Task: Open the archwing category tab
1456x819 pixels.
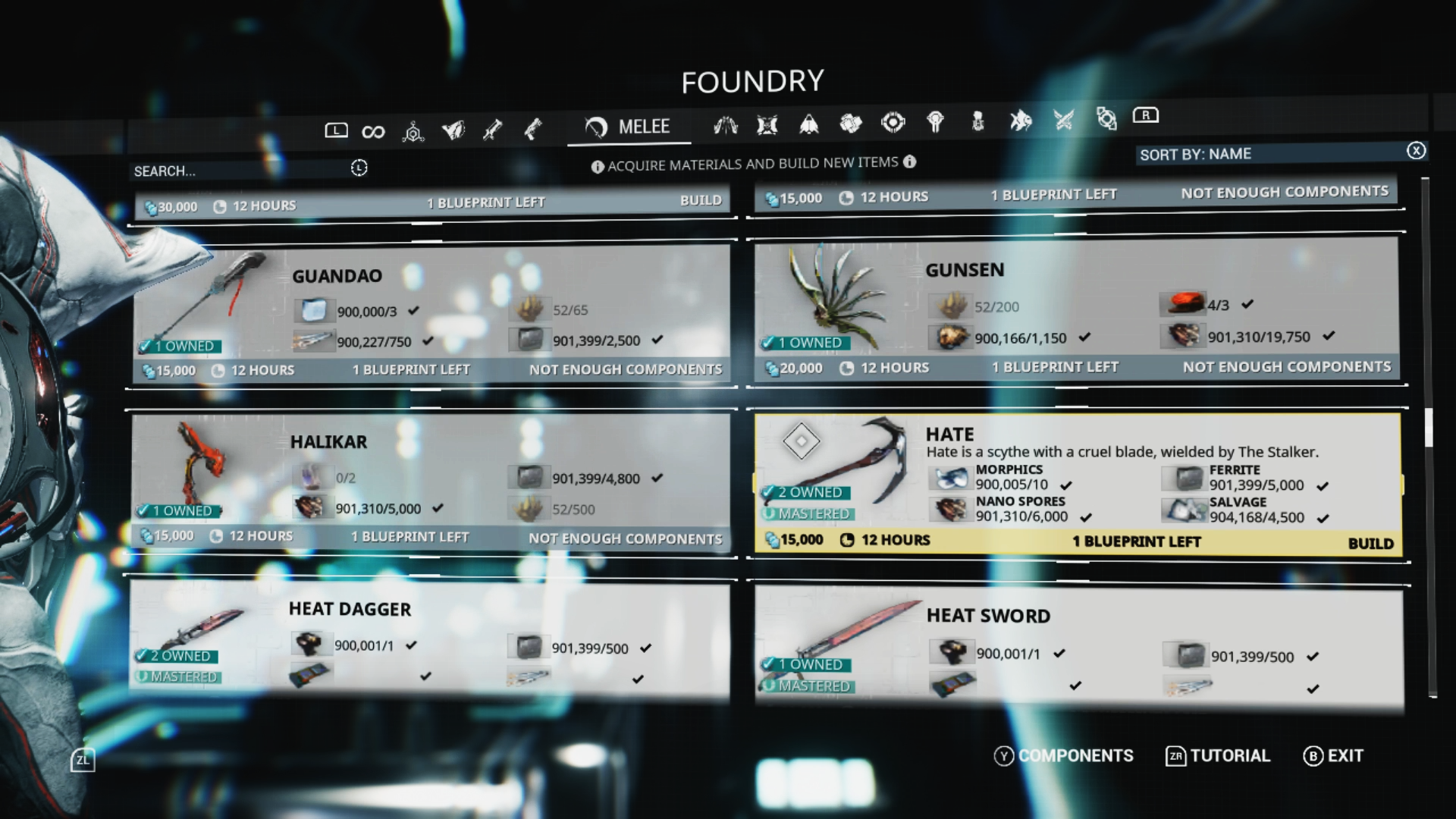Action: point(725,126)
